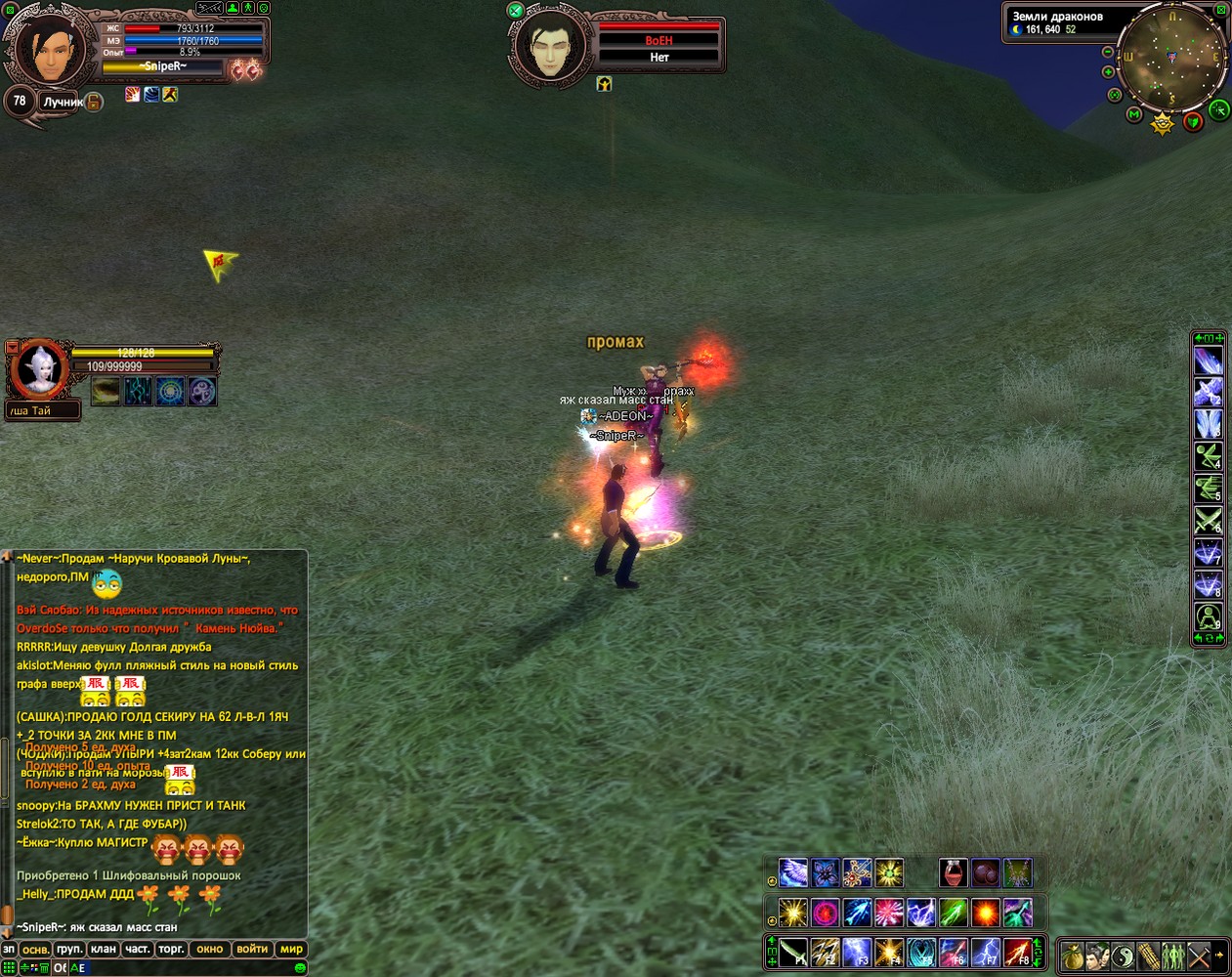
Task: Switch to the 'клан' chat tab
Action: tap(103, 949)
